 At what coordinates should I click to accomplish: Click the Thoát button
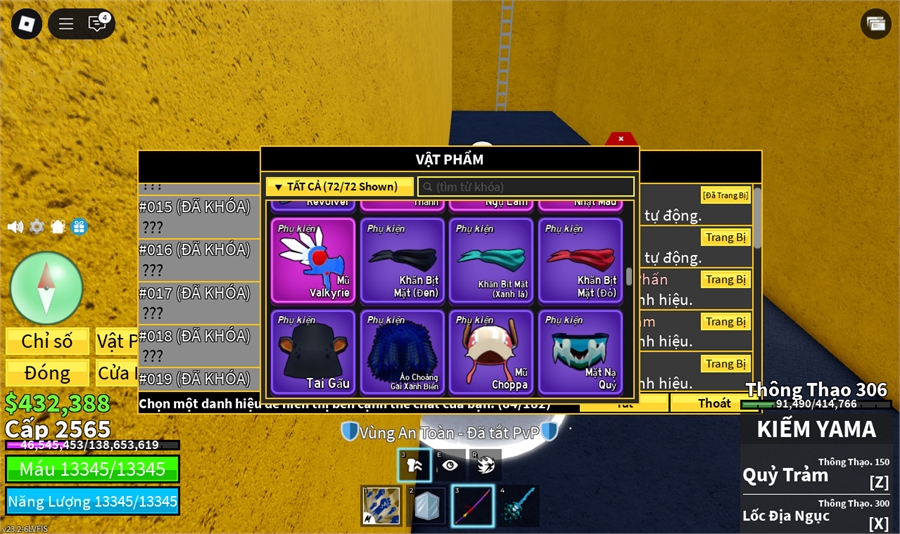tap(714, 403)
